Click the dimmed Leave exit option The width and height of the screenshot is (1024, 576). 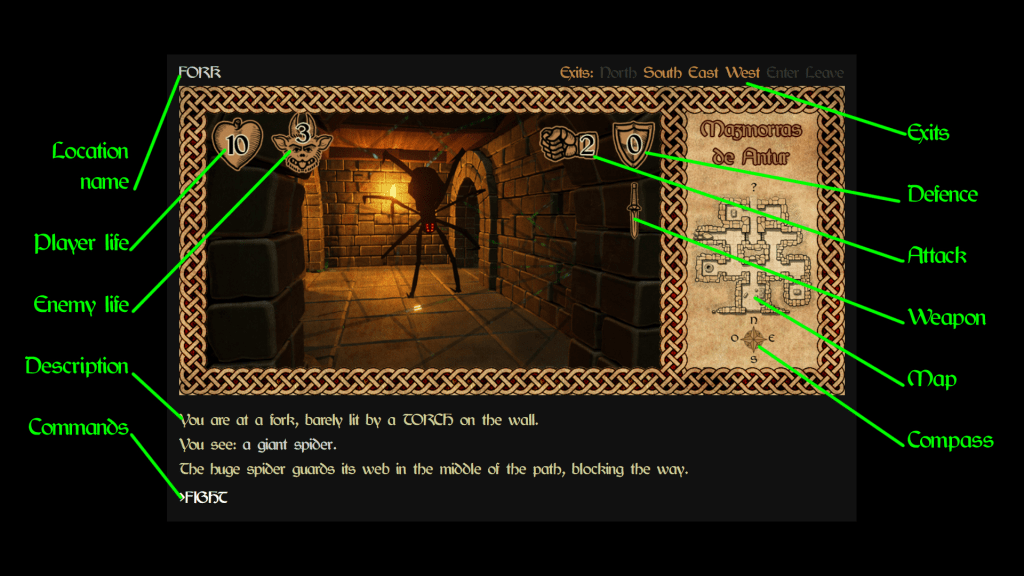pos(825,72)
